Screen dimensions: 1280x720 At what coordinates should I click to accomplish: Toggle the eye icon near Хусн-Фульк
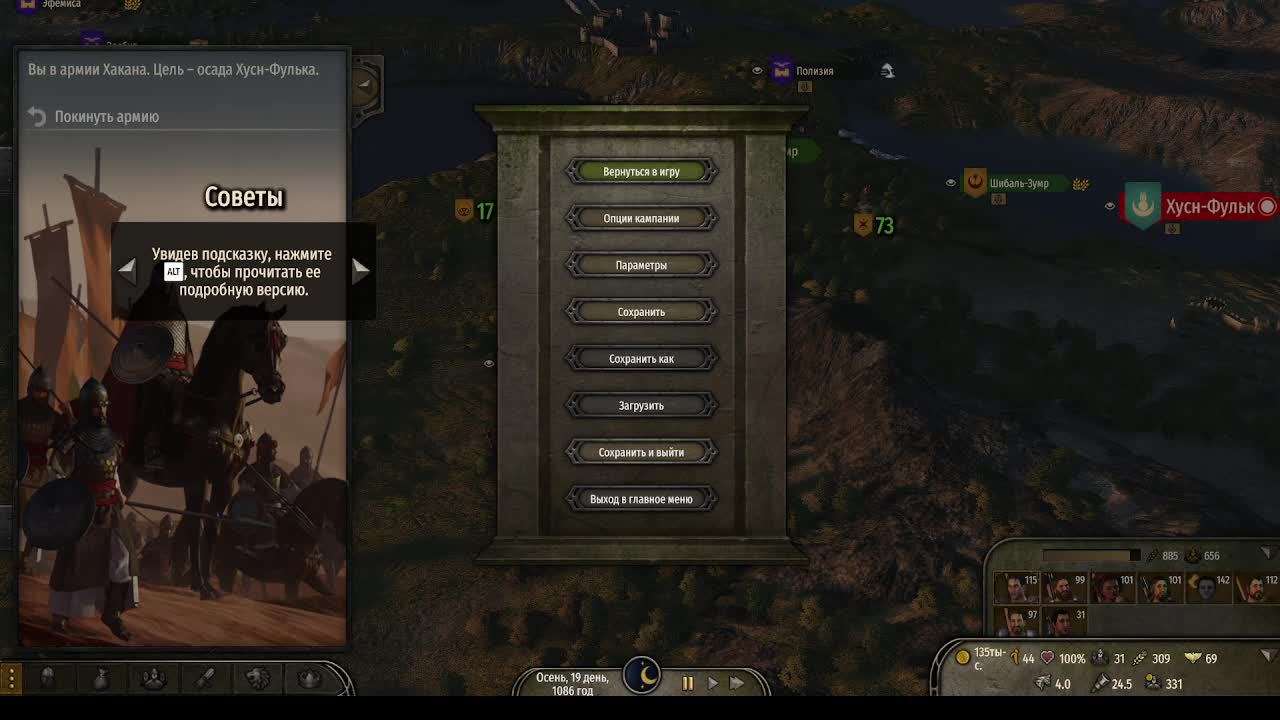[x=1108, y=205]
